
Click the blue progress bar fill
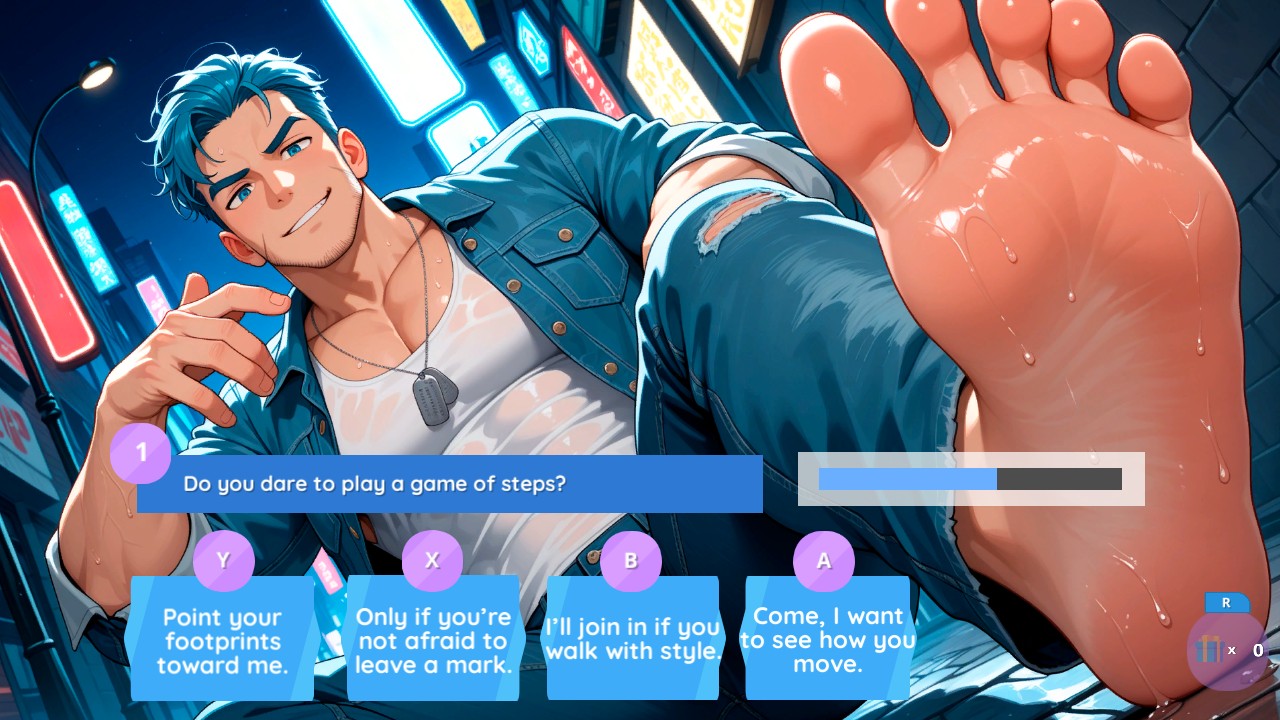tap(905, 479)
